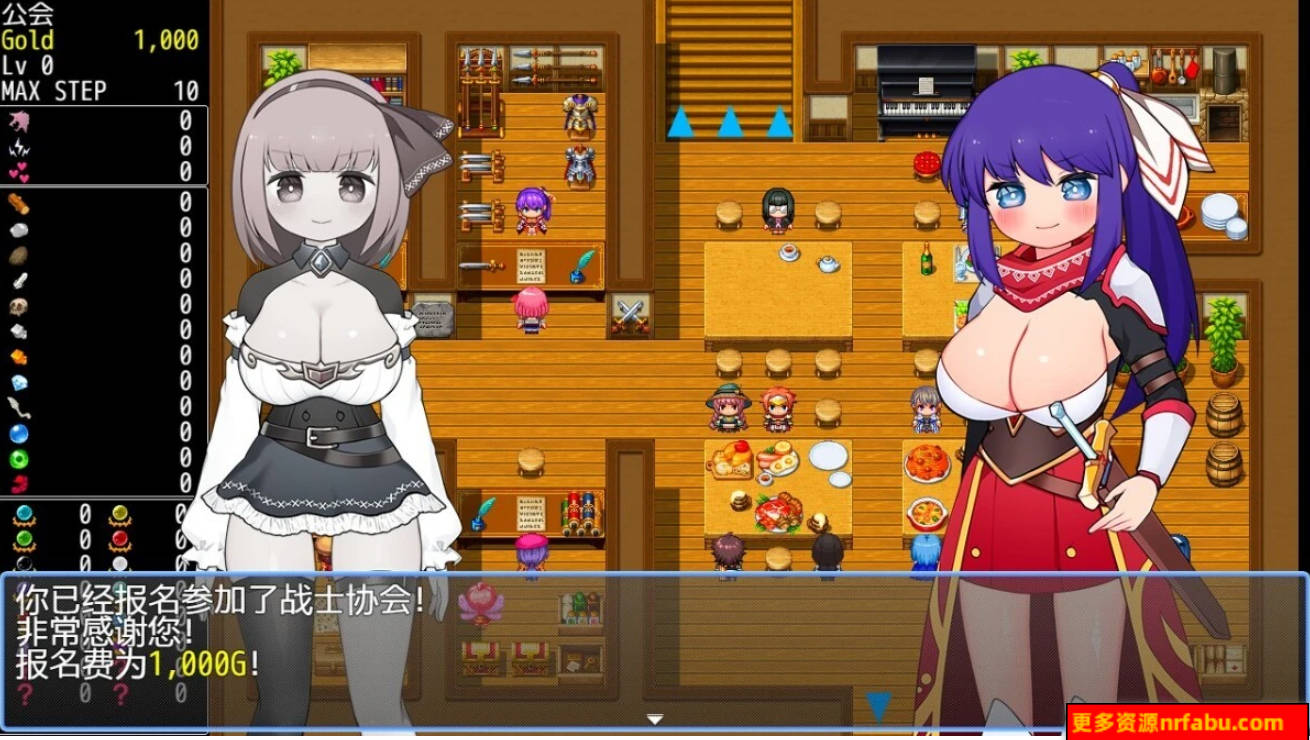Click the red crowned gem icon
Viewport: 1310px width, 740px height.
(x=120, y=537)
